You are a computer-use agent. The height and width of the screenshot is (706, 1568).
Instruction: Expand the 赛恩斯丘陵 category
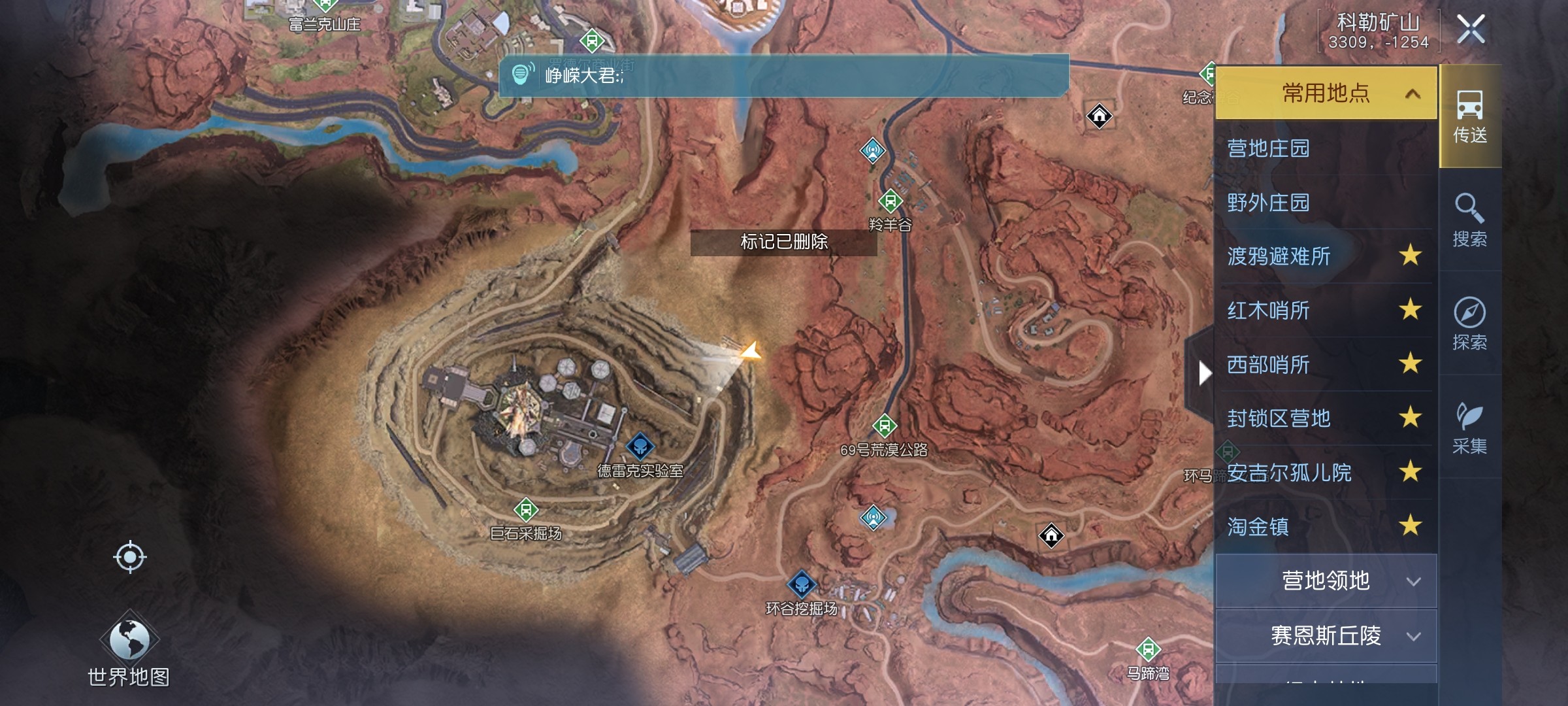(x=1326, y=636)
